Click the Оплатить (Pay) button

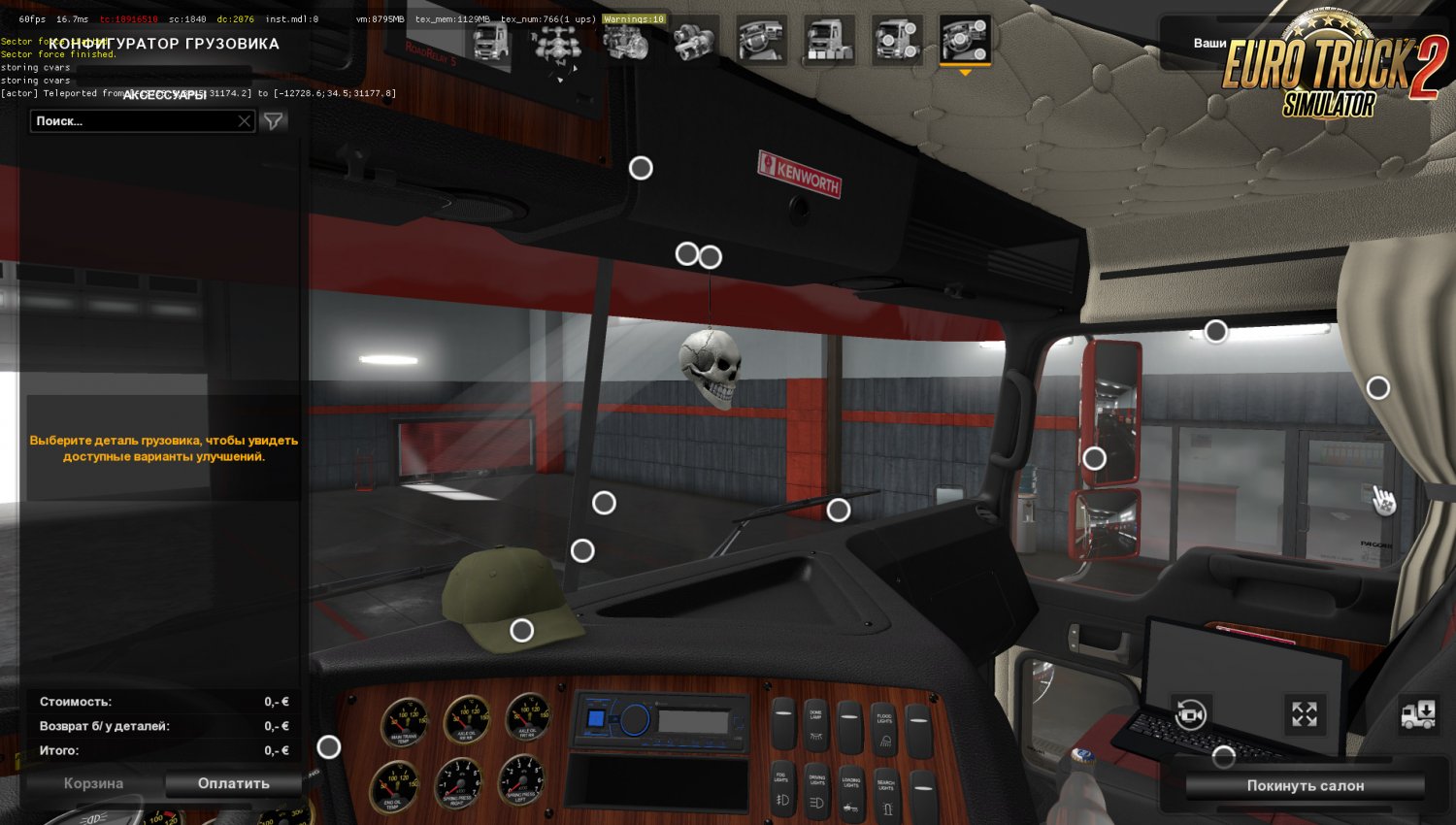(233, 783)
